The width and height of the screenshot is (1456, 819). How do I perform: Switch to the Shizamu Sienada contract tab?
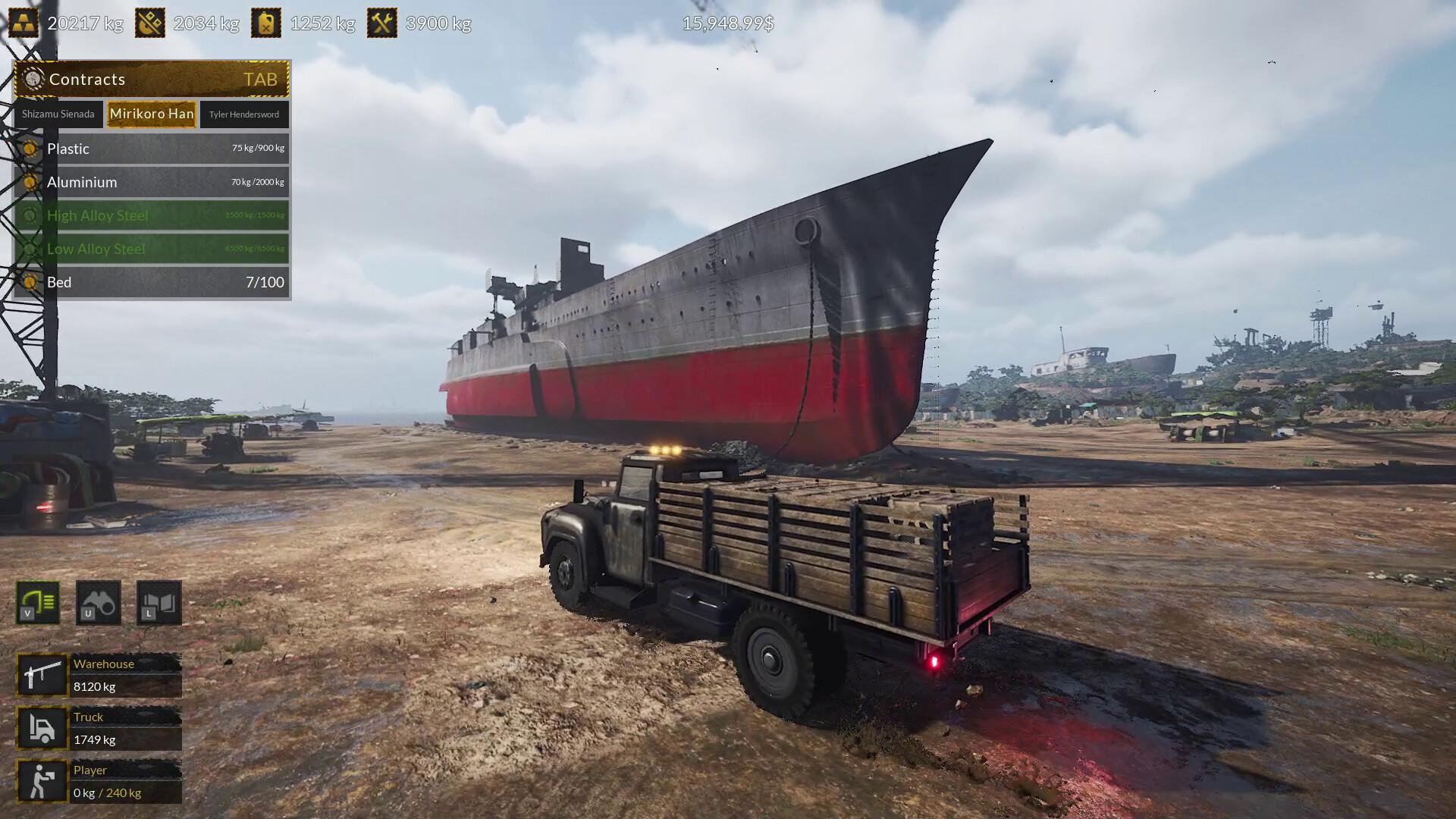click(x=57, y=114)
